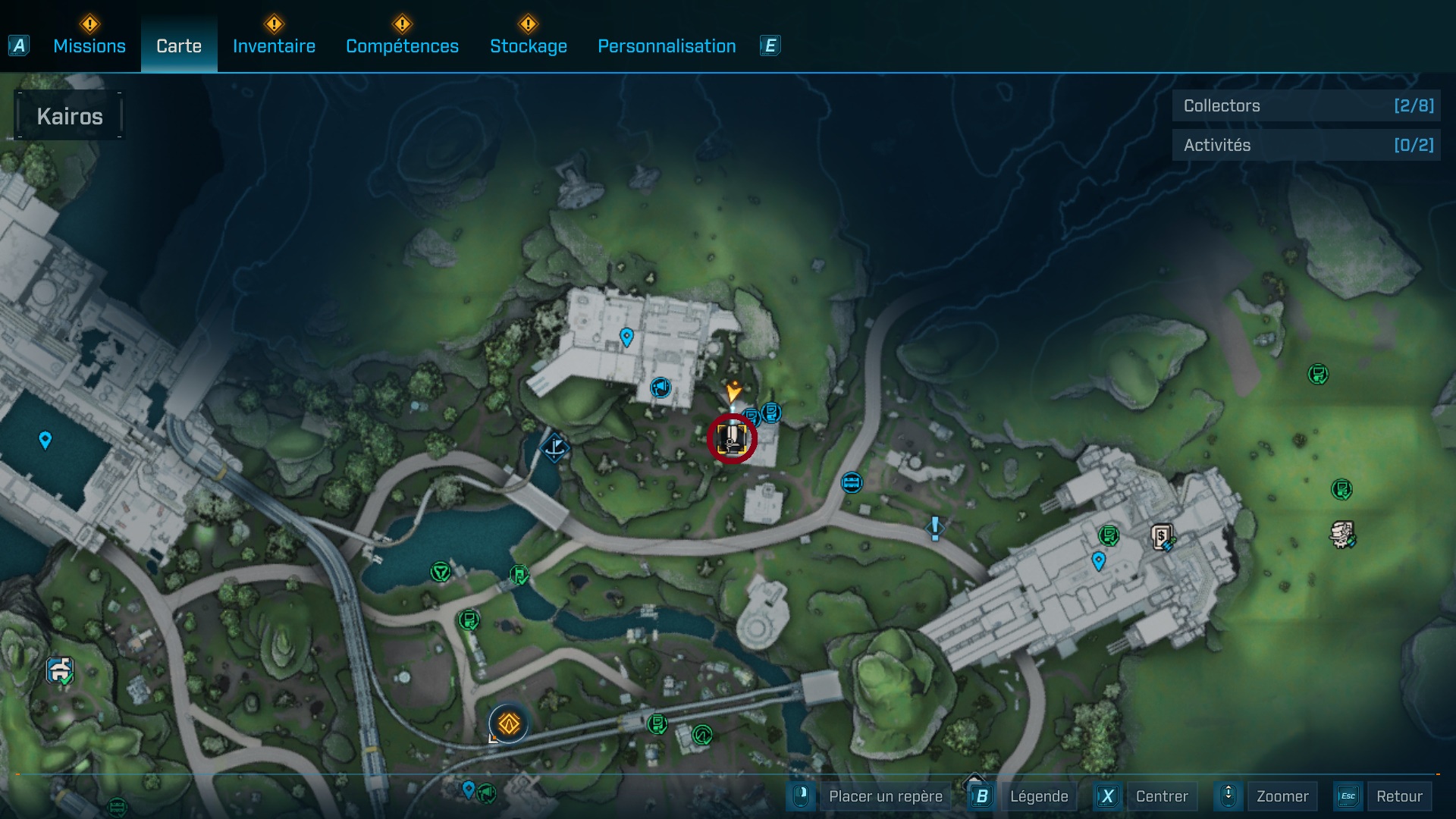Select the blue transit icon on the road
The width and height of the screenshot is (1456, 819).
pos(851,483)
